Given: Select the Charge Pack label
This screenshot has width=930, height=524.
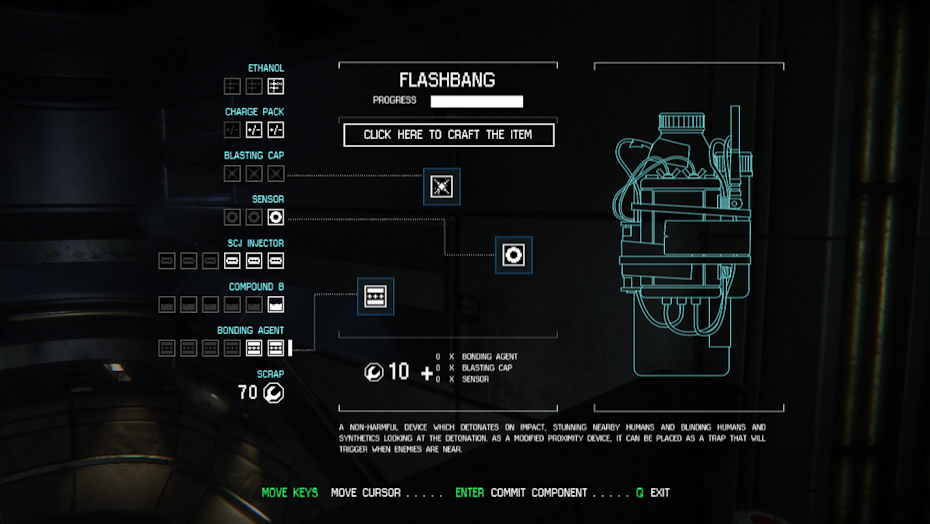Looking at the screenshot, I should tap(254, 112).
